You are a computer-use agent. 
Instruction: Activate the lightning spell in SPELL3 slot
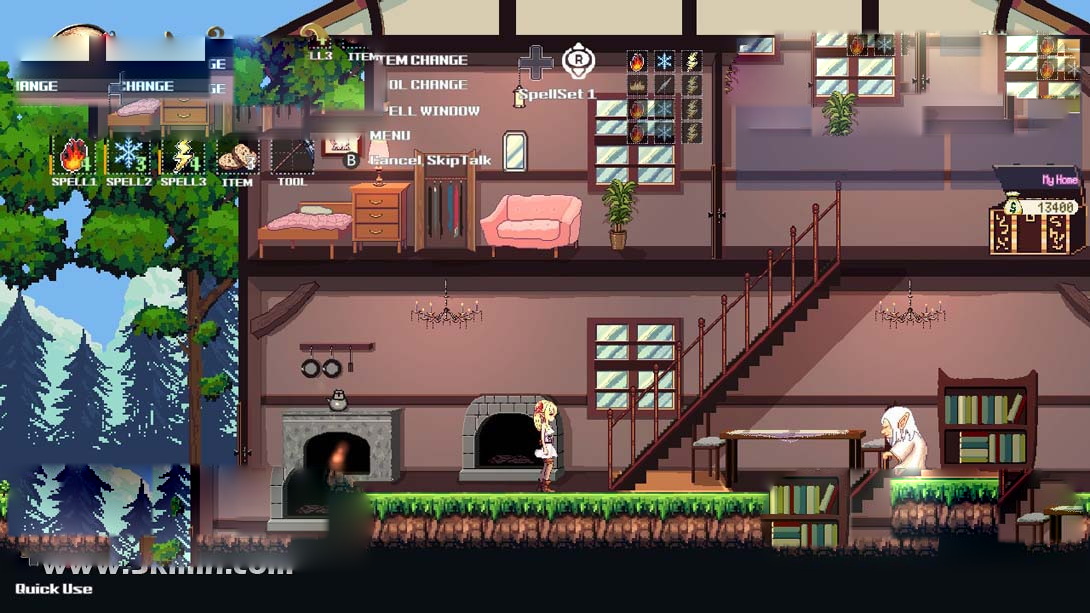[183, 156]
